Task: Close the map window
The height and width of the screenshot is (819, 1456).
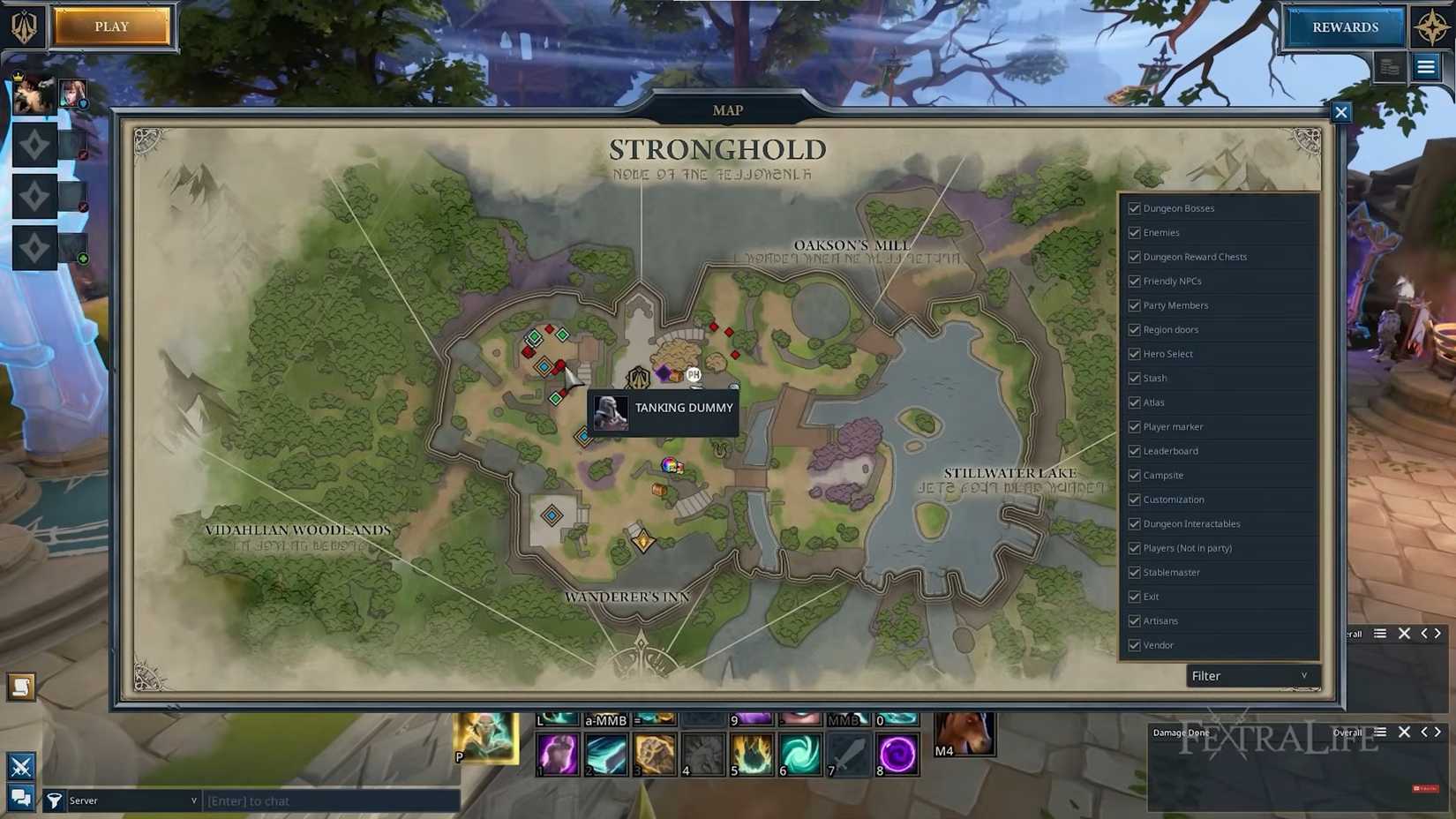Action: (x=1340, y=112)
